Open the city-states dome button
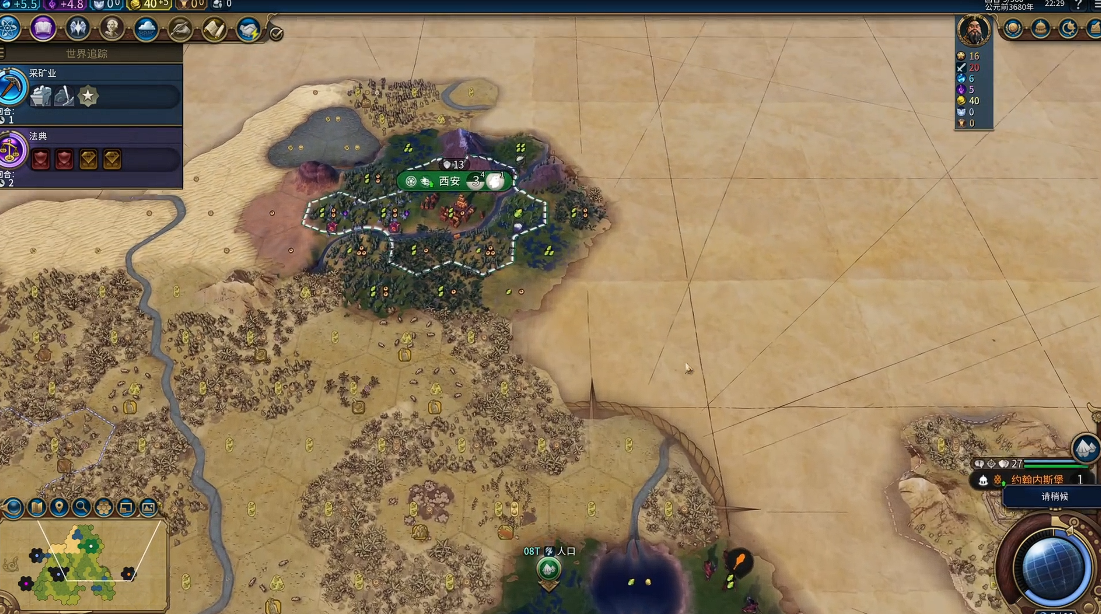1101x614 pixels. pyautogui.click(x=1041, y=28)
